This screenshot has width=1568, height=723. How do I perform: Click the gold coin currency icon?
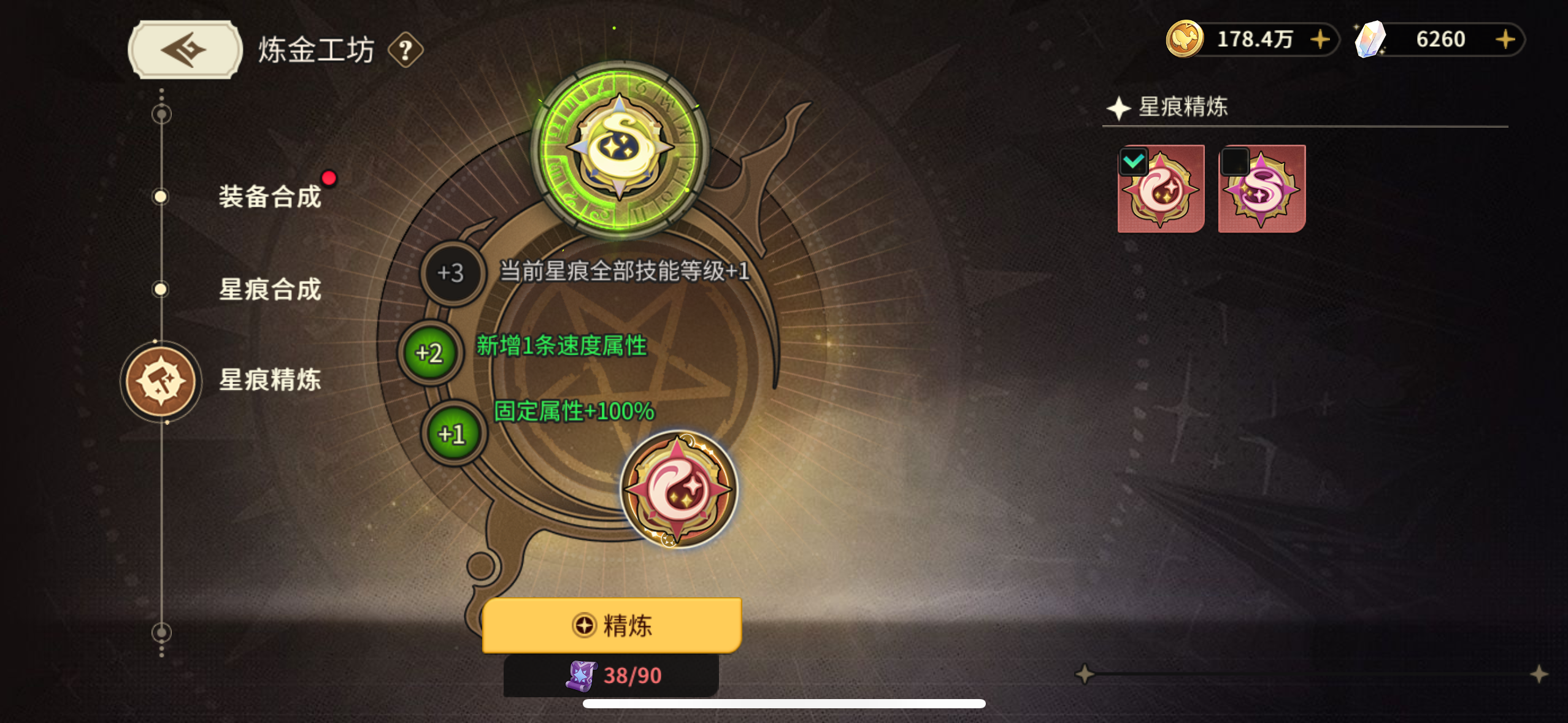tap(1184, 39)
